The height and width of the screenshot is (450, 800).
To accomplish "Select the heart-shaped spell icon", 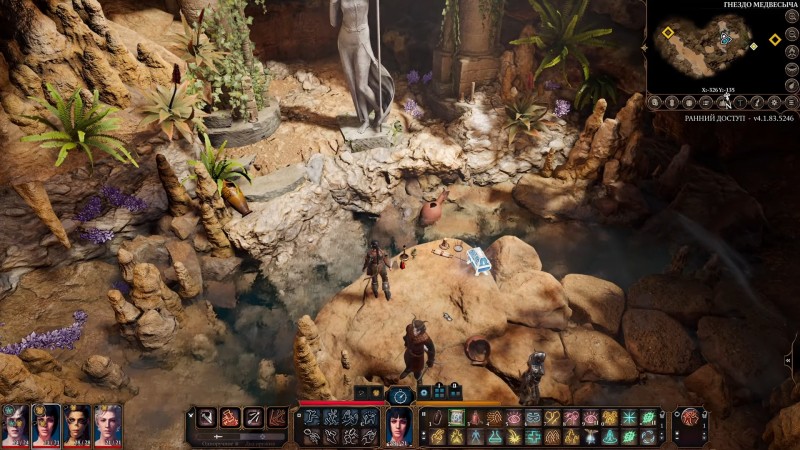I will [553, 418].
